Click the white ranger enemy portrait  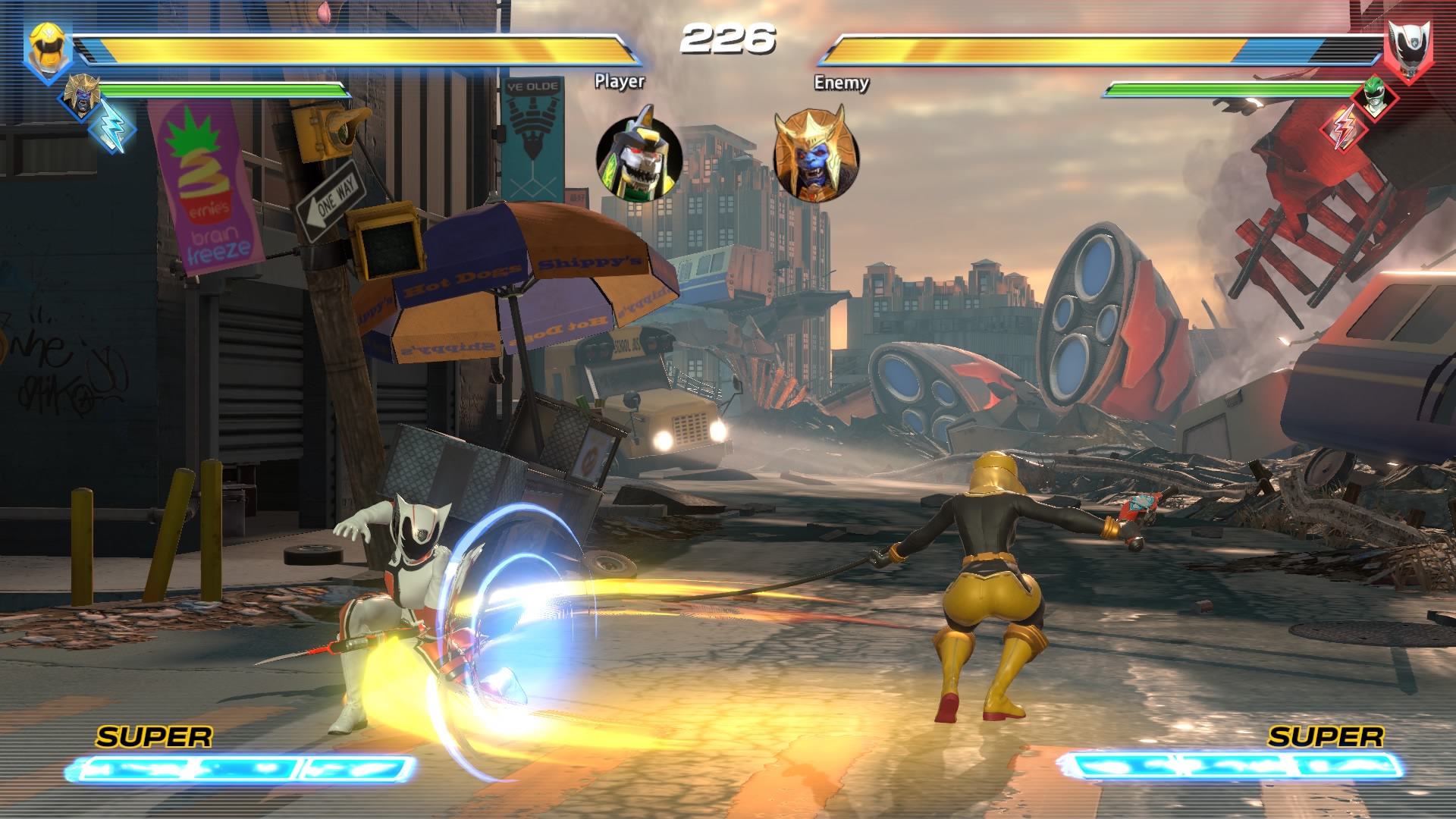(x=1409, y=50)
